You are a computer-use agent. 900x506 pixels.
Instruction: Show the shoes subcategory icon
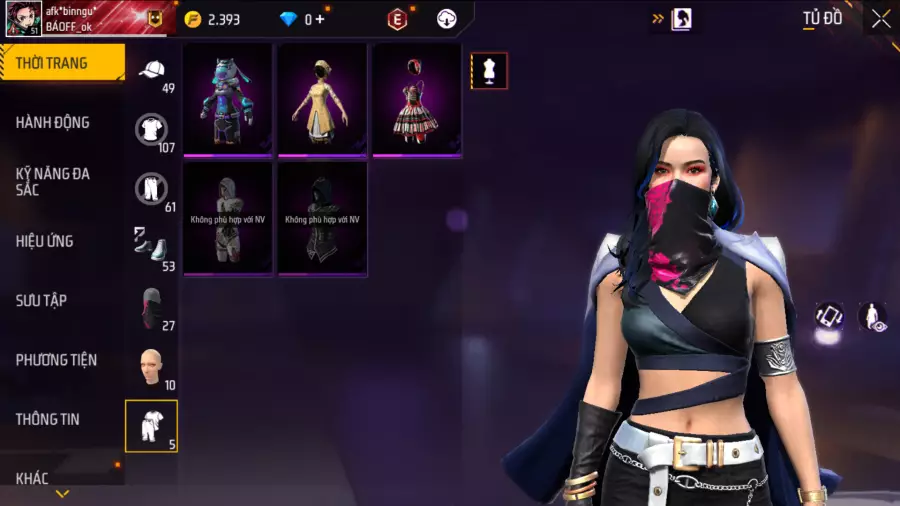click(x=152, y=246)
